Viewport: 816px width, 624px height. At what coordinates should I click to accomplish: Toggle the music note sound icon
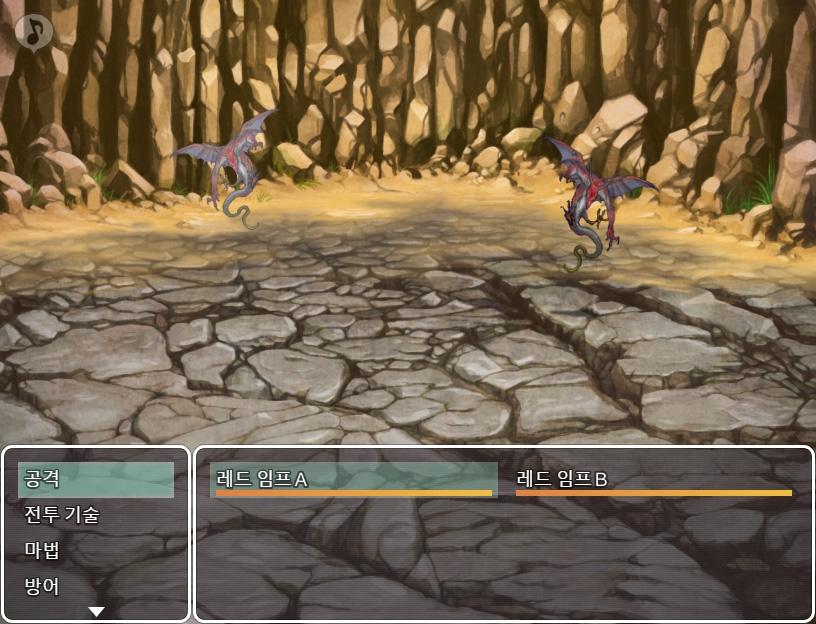[x=33, y=31]
